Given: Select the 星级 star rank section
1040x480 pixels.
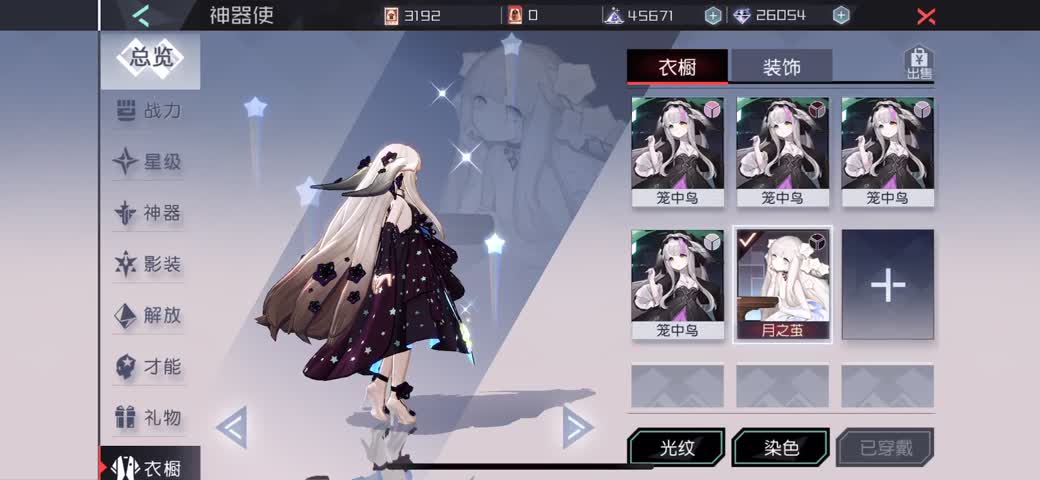Looking at the screenshot, I should point(150,162).
